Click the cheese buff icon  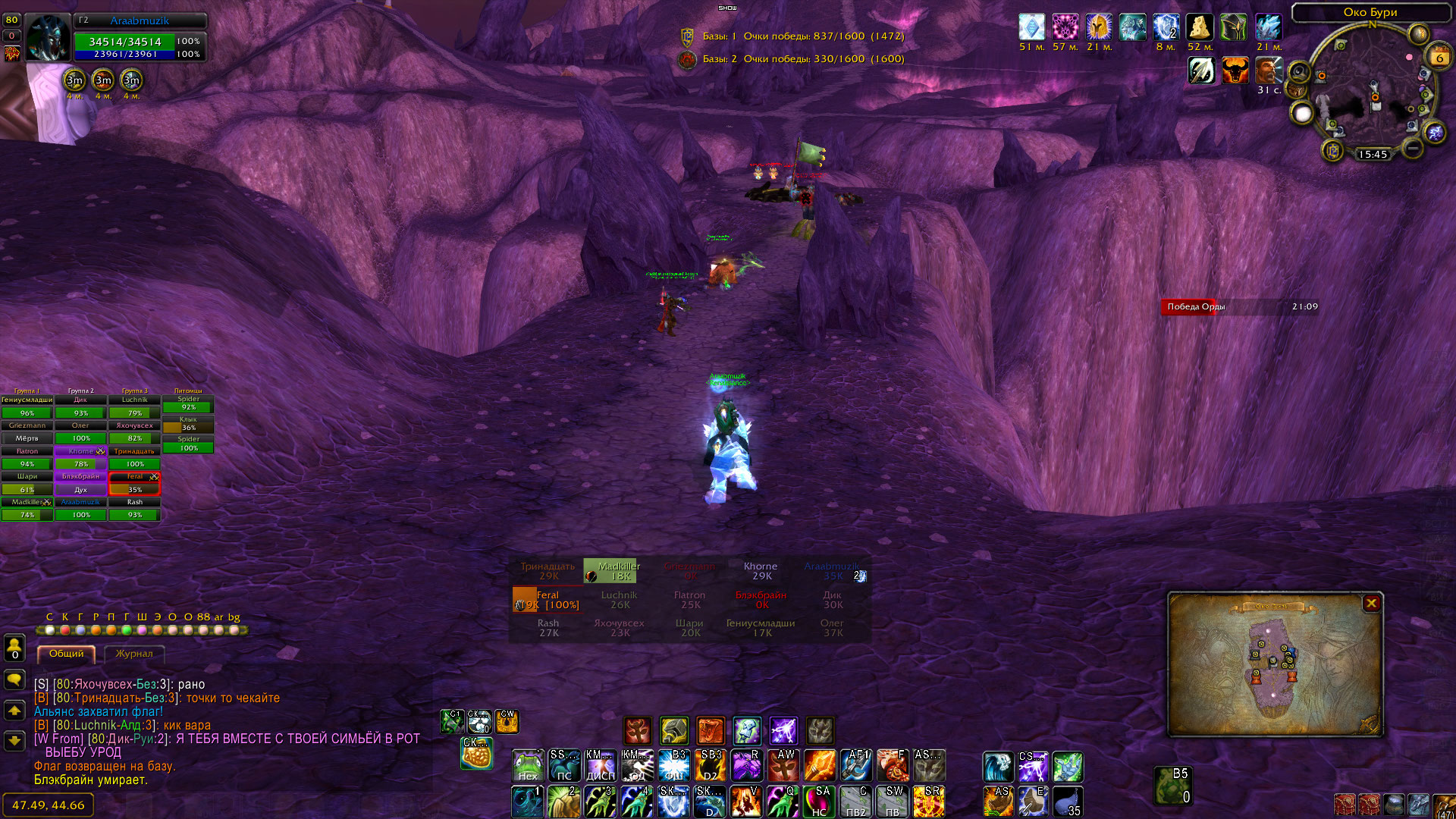pos(1199,27)
